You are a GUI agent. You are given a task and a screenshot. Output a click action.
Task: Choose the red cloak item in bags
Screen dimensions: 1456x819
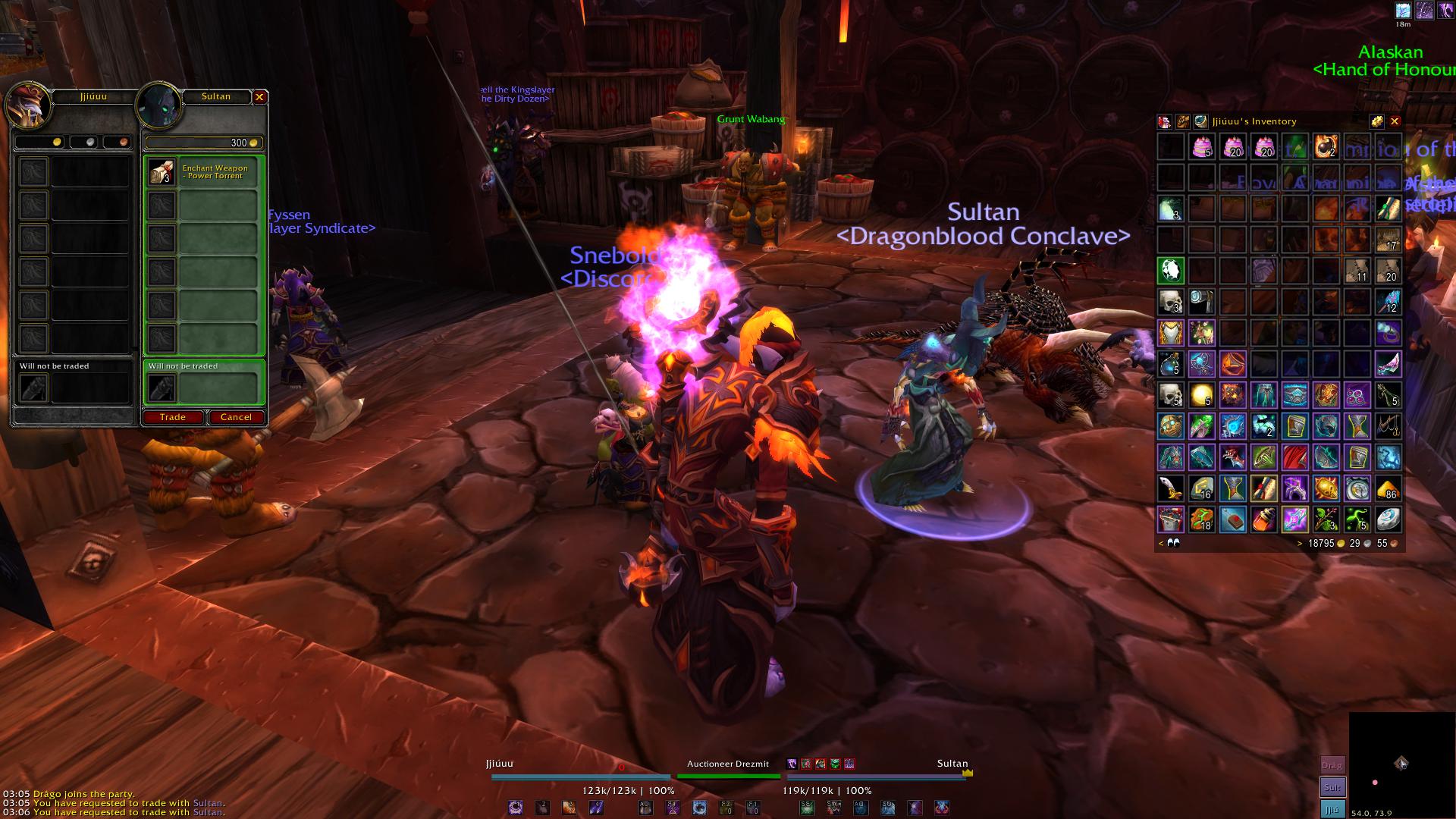1294,457
